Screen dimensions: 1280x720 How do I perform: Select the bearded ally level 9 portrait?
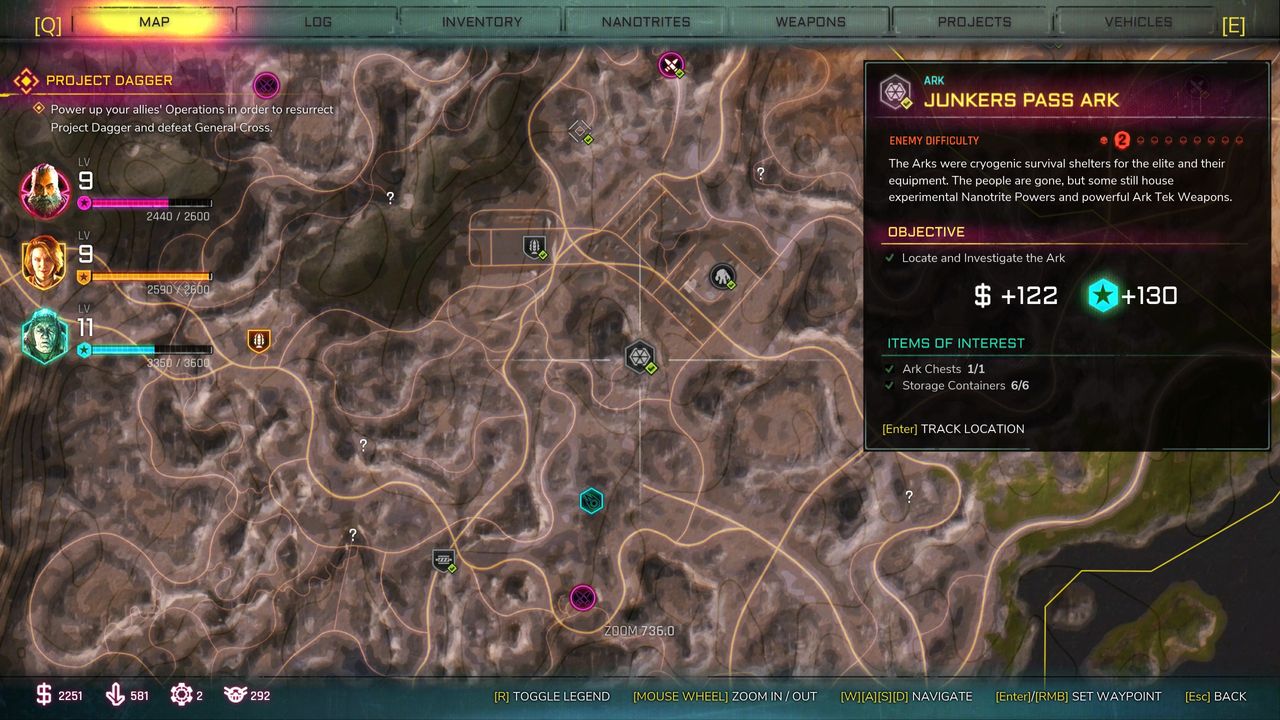tap(46, 191)
